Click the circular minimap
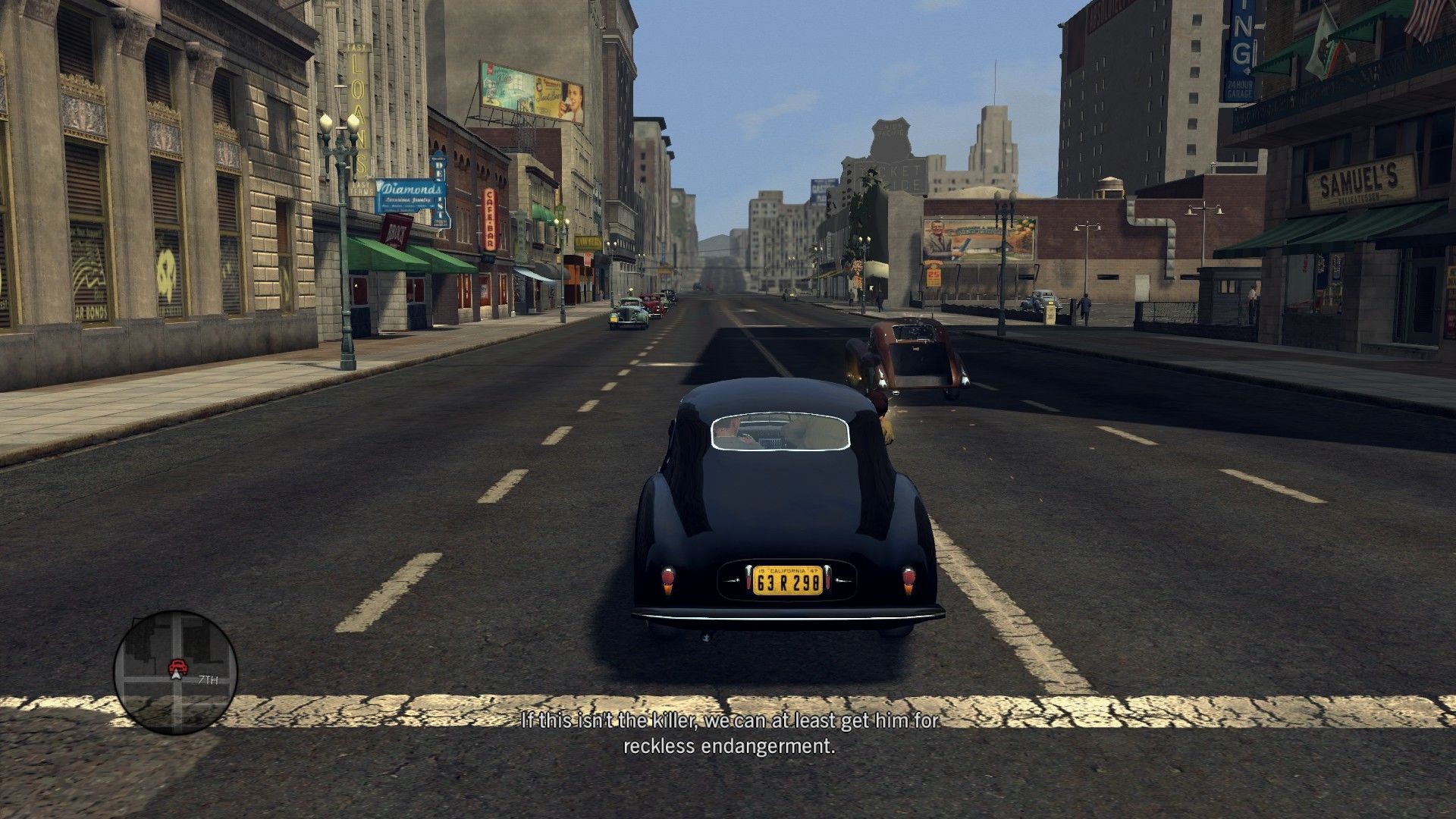This screenshot has width=1456, height=819. click(175, 672)
